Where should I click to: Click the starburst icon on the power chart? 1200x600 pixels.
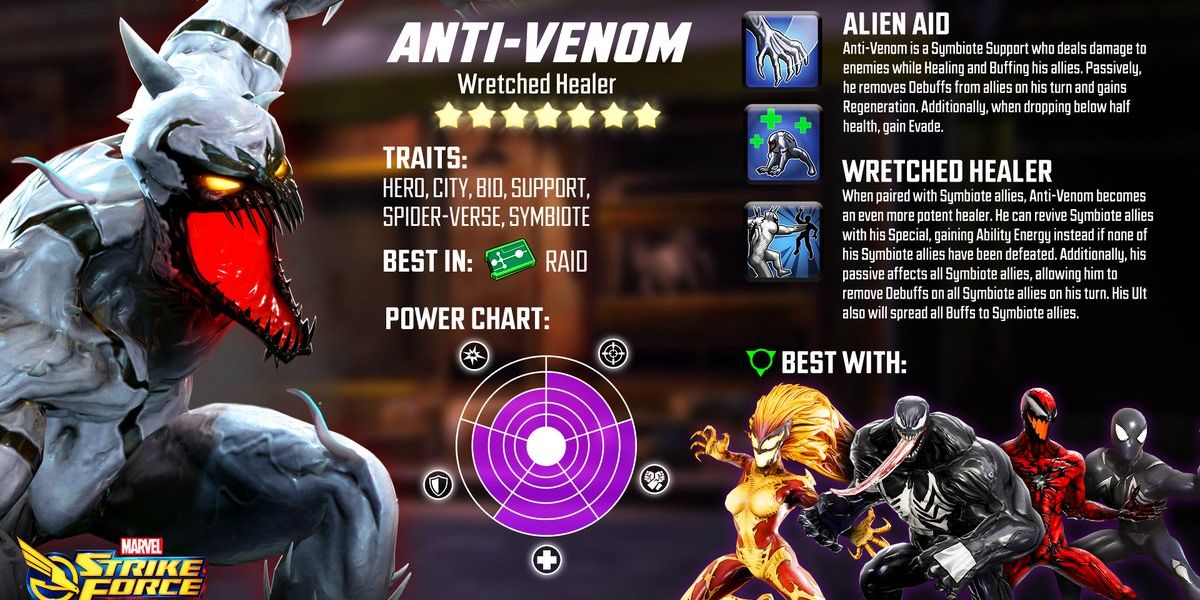tap(473, 354)
